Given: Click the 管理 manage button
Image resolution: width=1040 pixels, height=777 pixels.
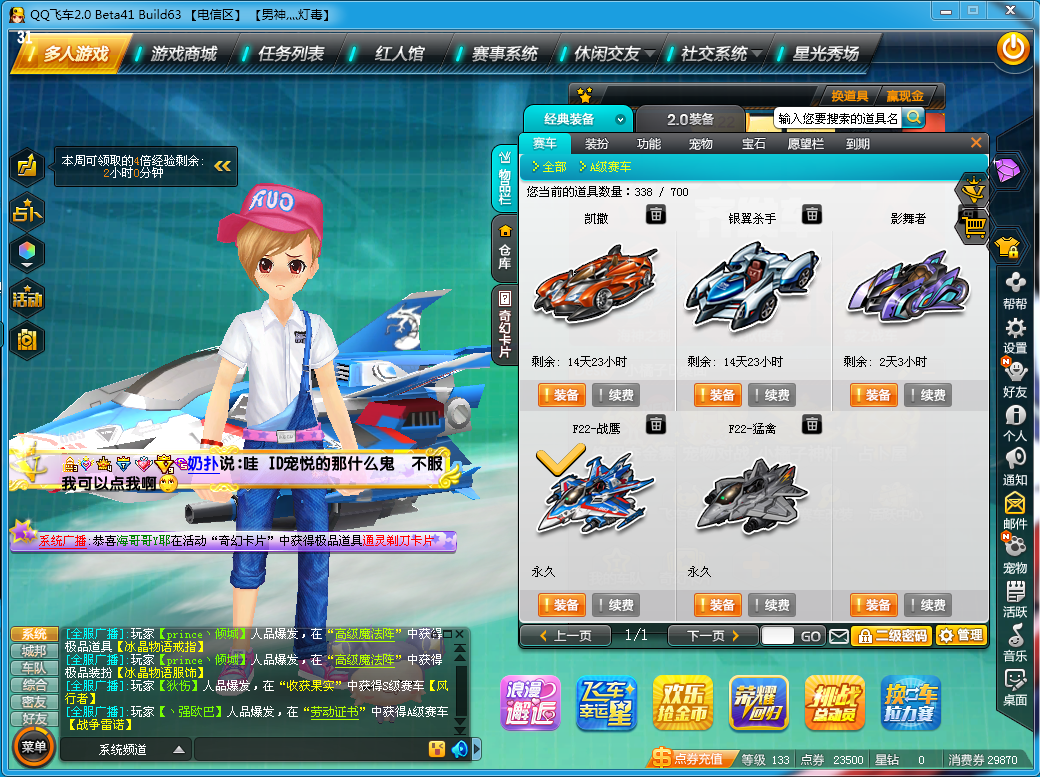Looking at the screenshot, I should coord(961,635).
